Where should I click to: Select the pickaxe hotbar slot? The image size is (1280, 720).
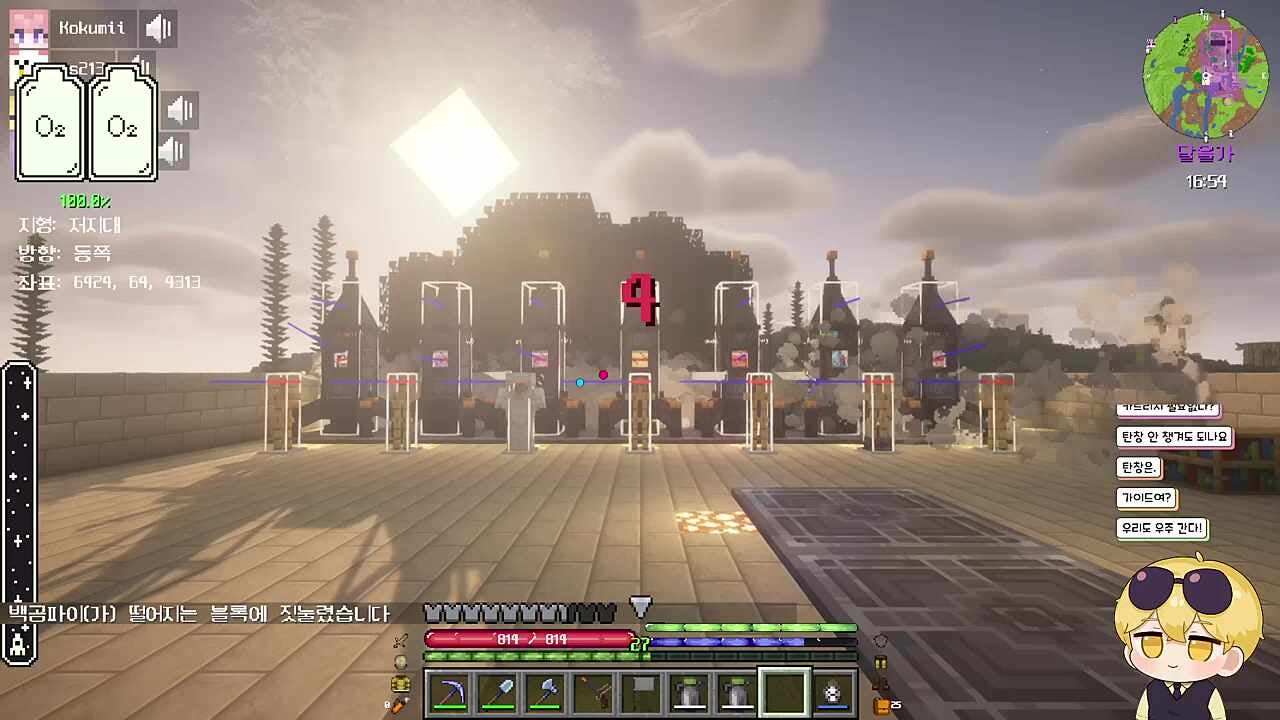(x=448, y=693)
